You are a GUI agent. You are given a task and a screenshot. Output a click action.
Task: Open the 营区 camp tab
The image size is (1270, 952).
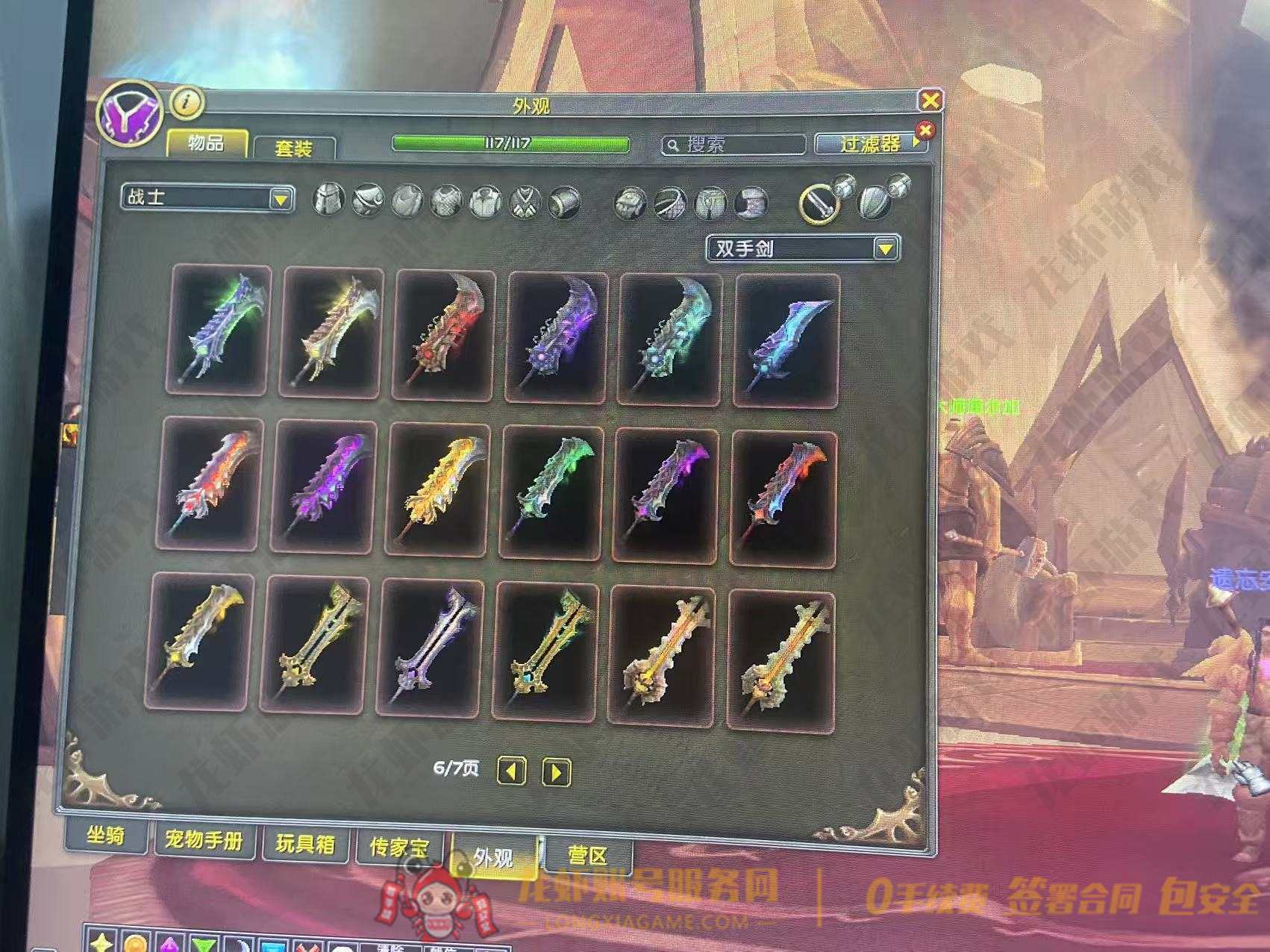pyautogui.click(x=588, y=855)
